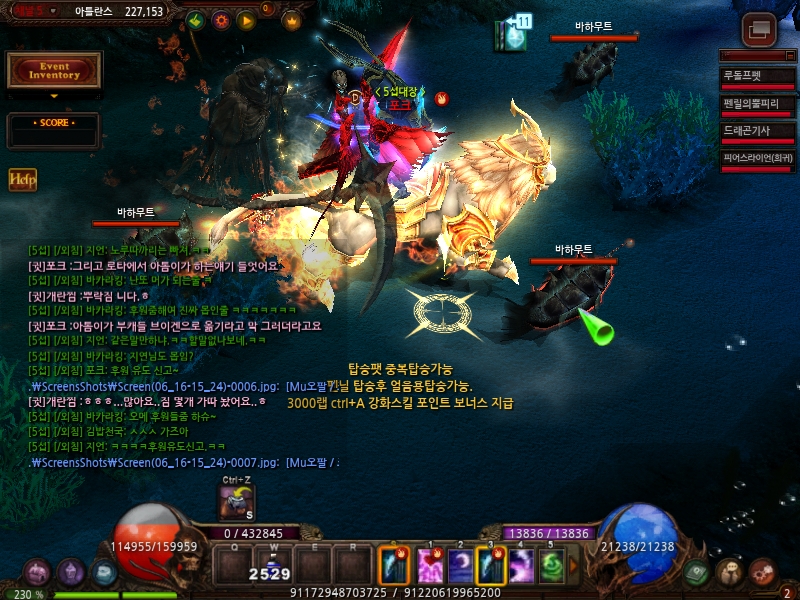
Task: Expand the skill bar with orange arrow
Action: coord(574,565)
